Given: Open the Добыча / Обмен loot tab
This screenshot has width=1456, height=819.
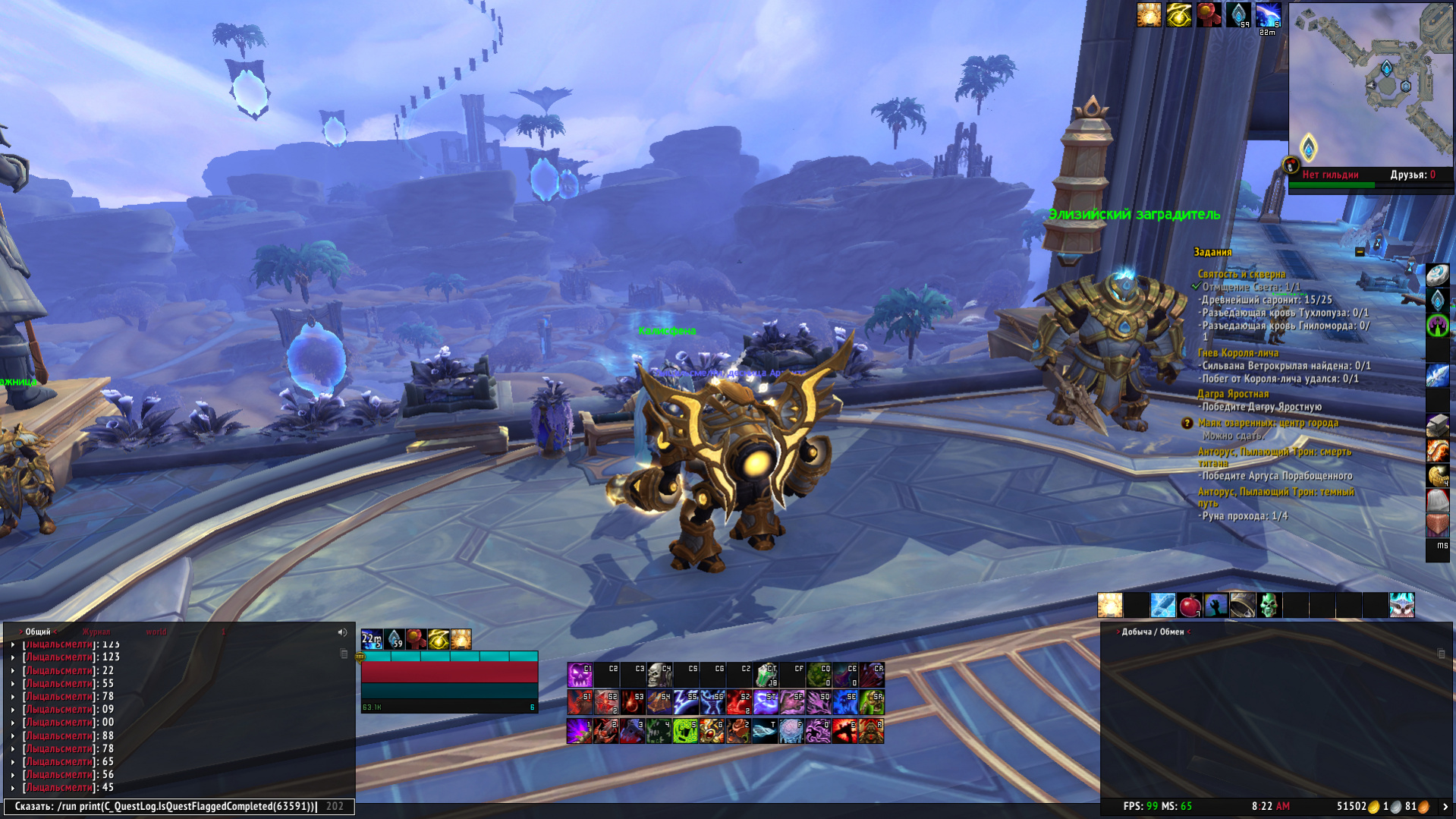Looking at the screenshot, I should pos(1153,632).
